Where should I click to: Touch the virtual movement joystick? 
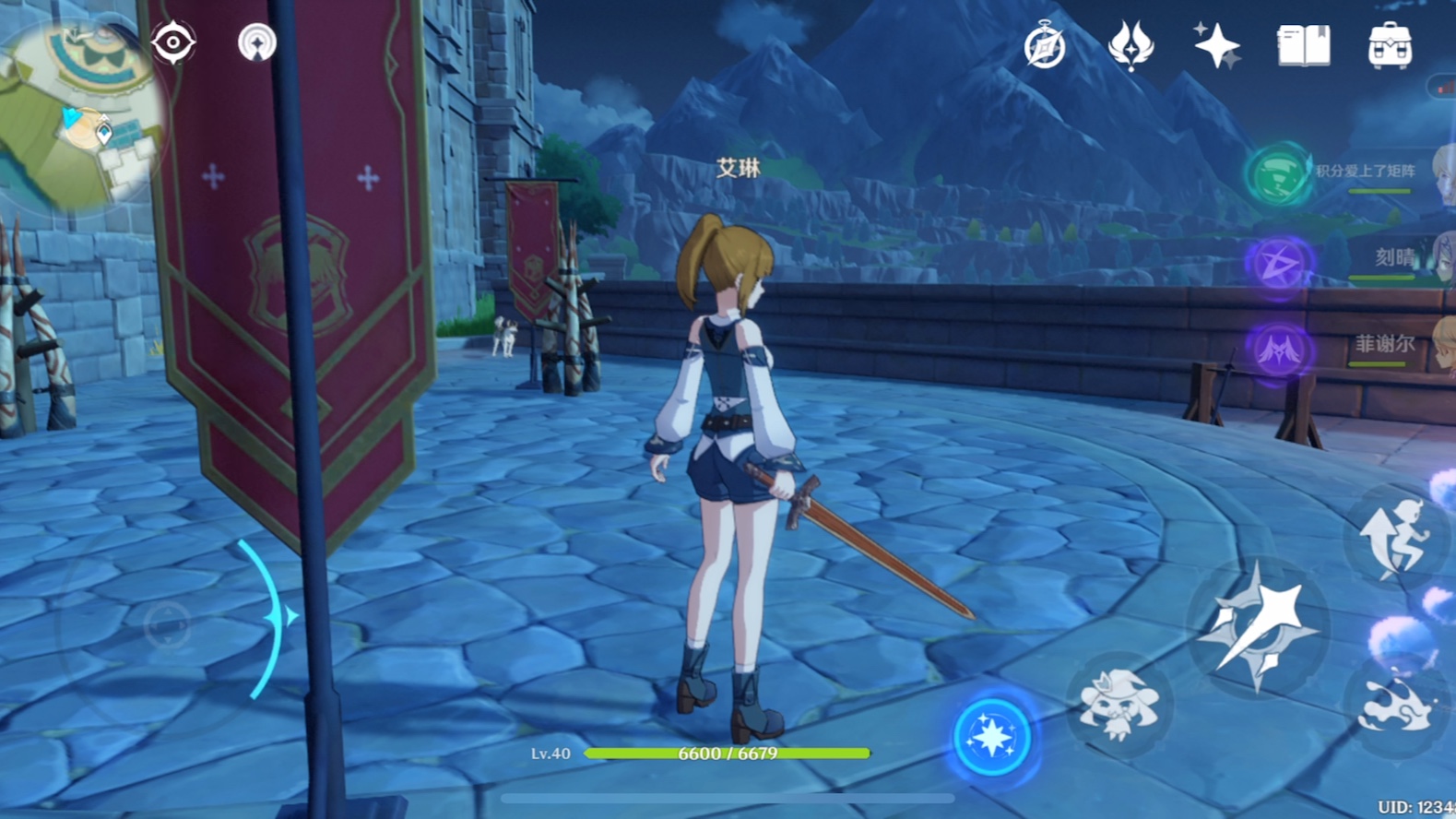(x=167, y=625)
